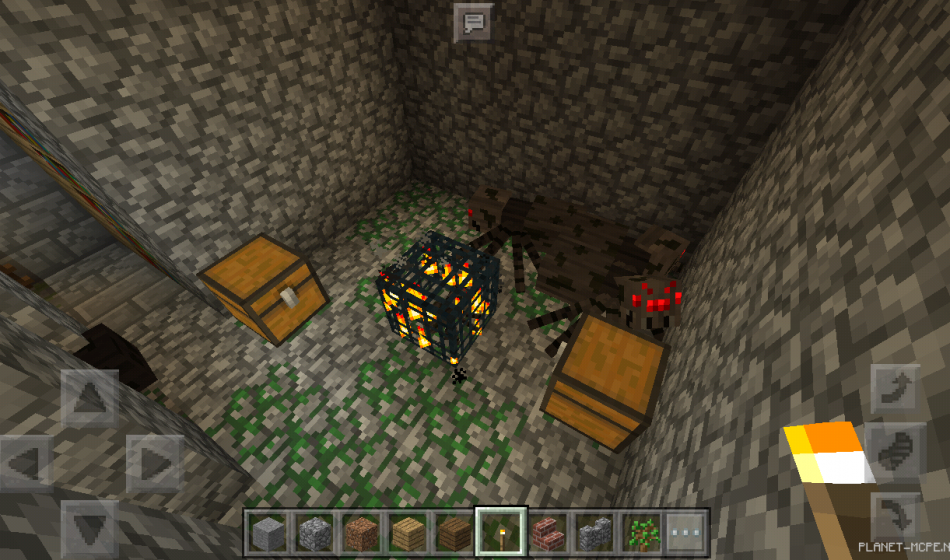Choose the brick stairs slot
The height and width of the screenshot is (560, 950).
point(546,530)
